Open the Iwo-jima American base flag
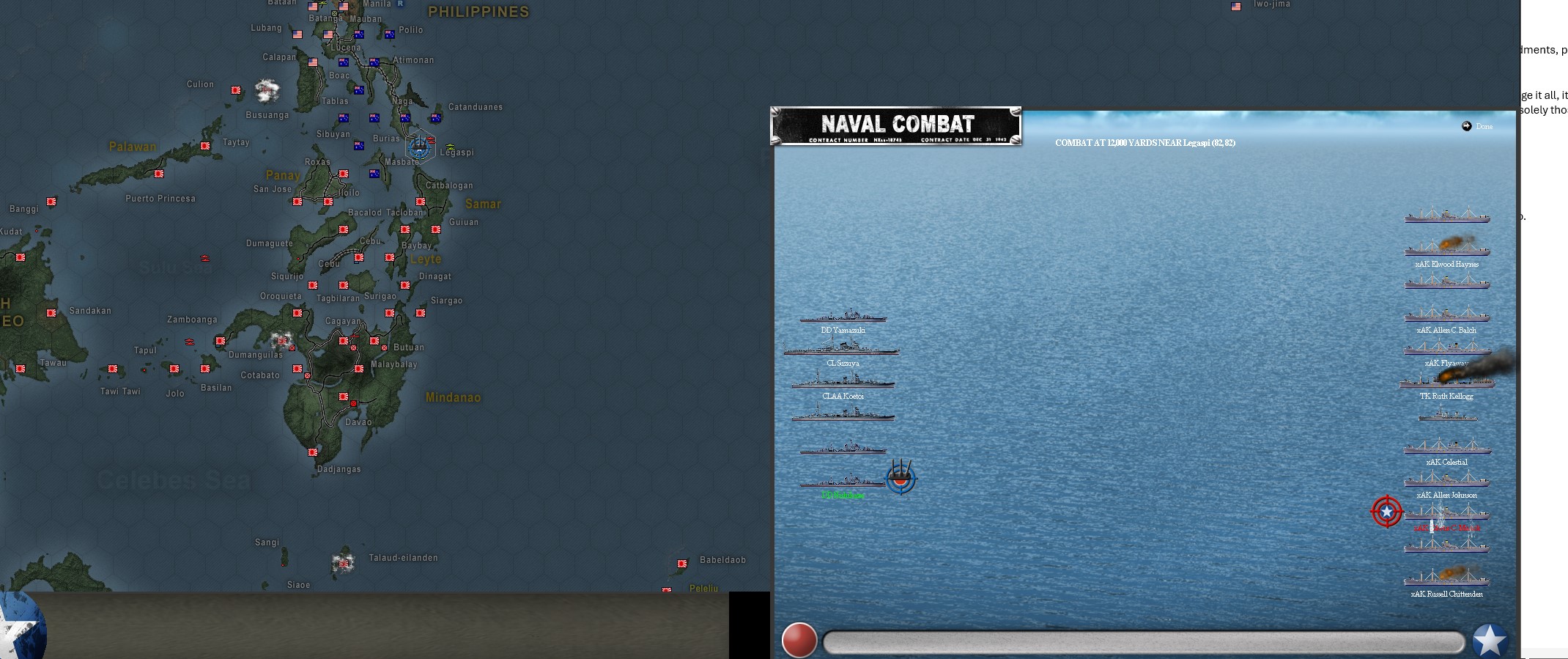 pyautogui.click(x=1236, y=7)
